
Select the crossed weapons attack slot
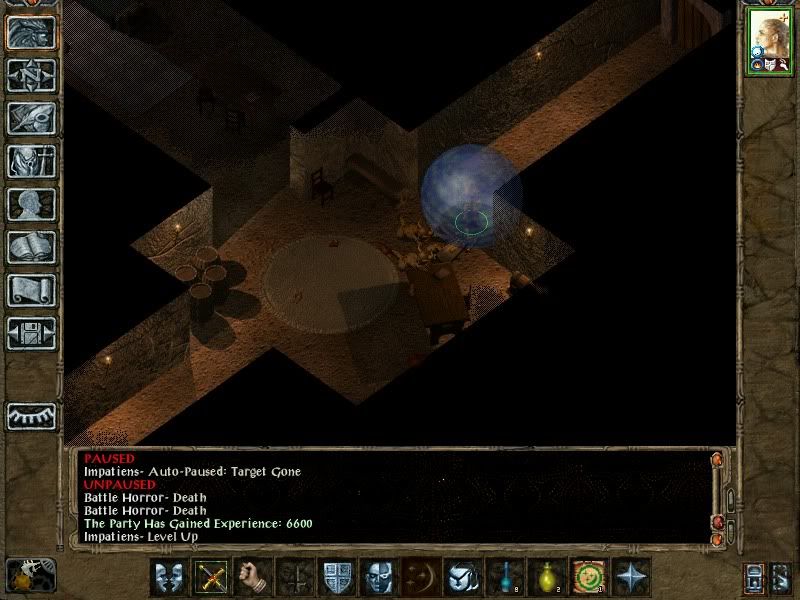pos(210,577)
